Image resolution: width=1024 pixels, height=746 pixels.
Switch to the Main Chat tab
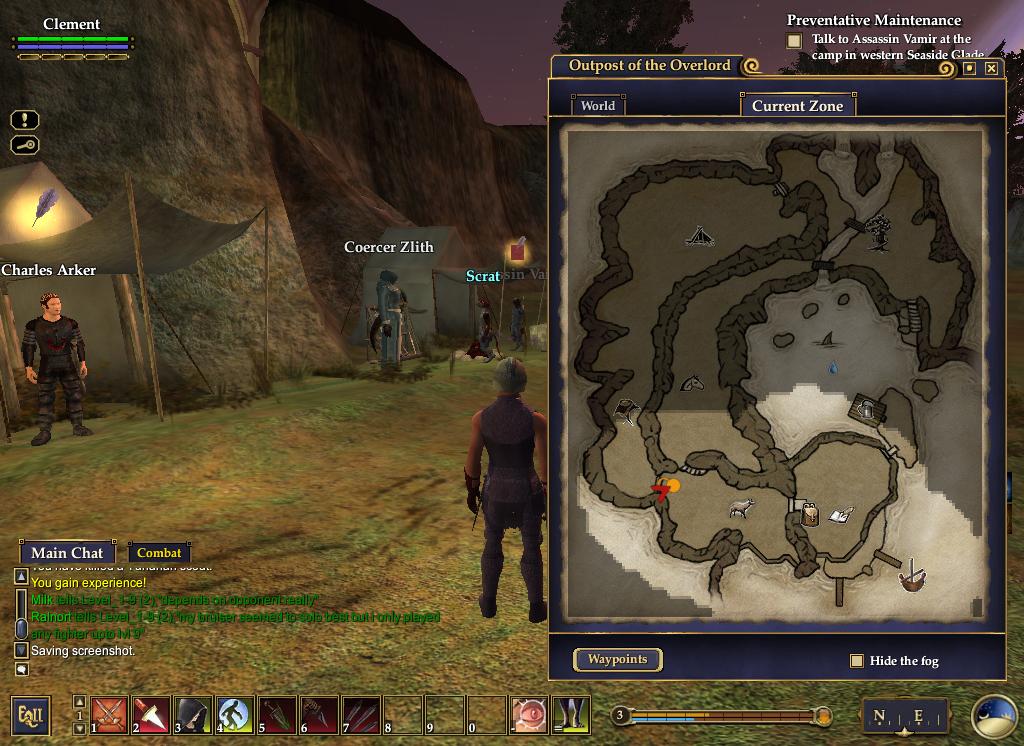[67, 552]
